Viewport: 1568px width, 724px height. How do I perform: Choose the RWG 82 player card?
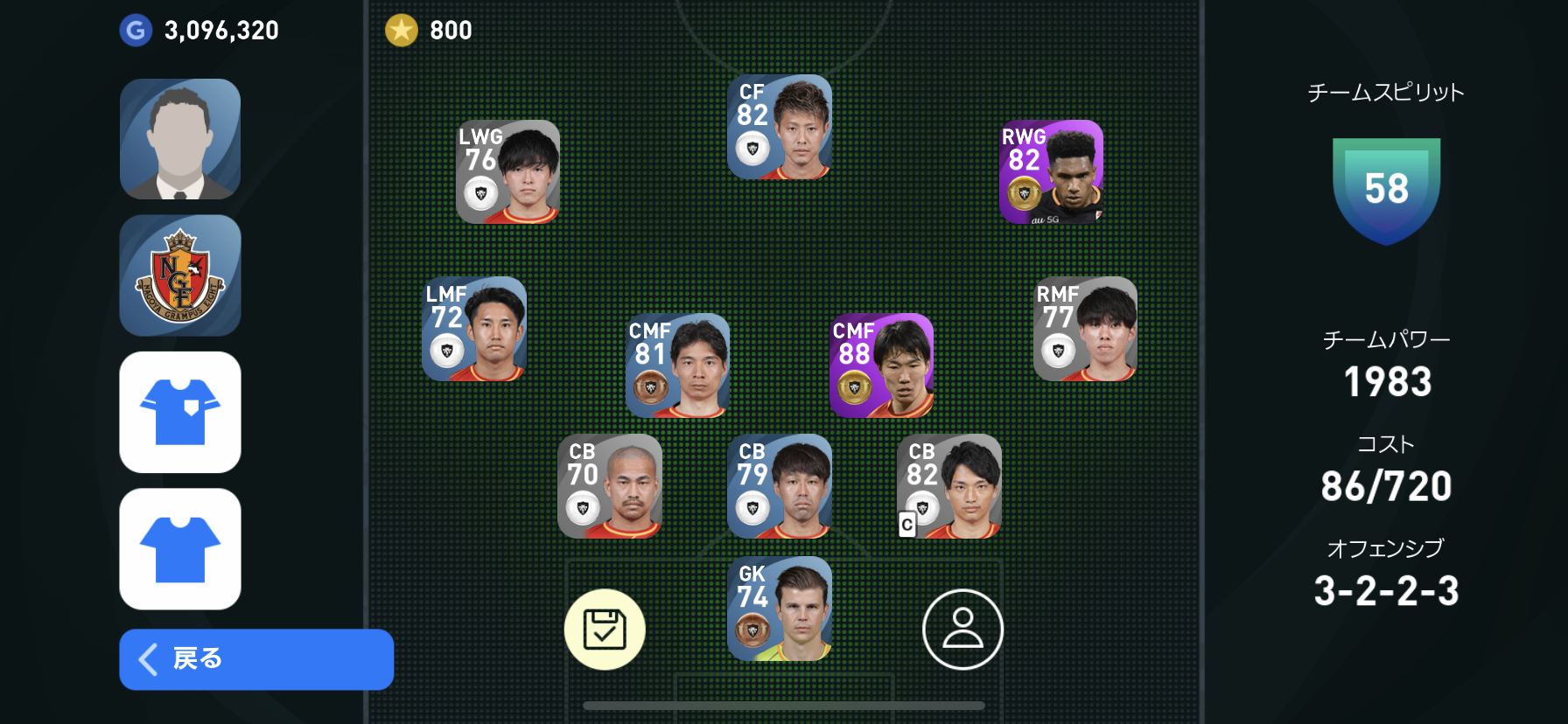[1051, 172]
